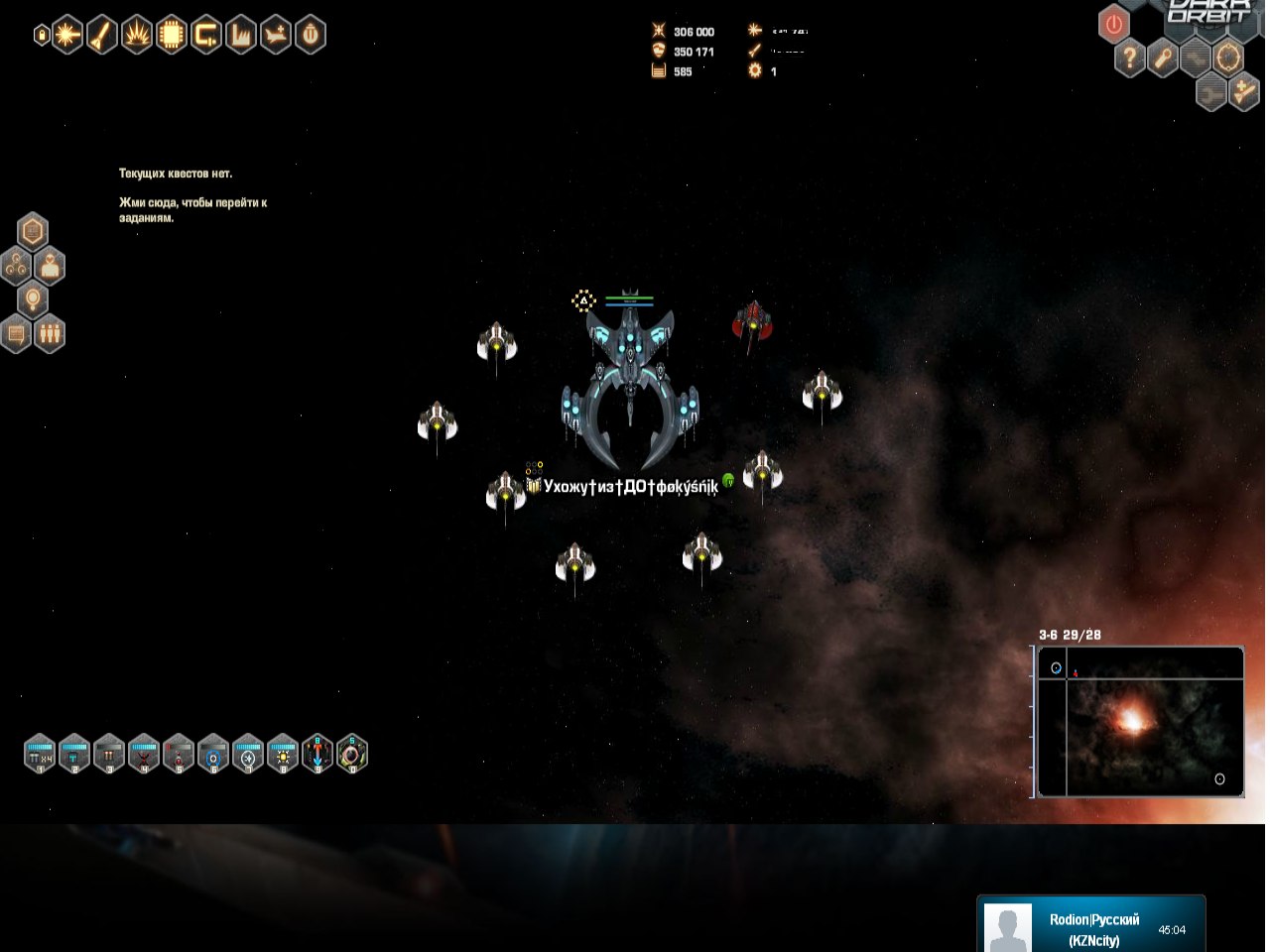This screenshot has width=1270, height=952.
Task: Open the chat speech bubble icon
Action: (16, 333)
